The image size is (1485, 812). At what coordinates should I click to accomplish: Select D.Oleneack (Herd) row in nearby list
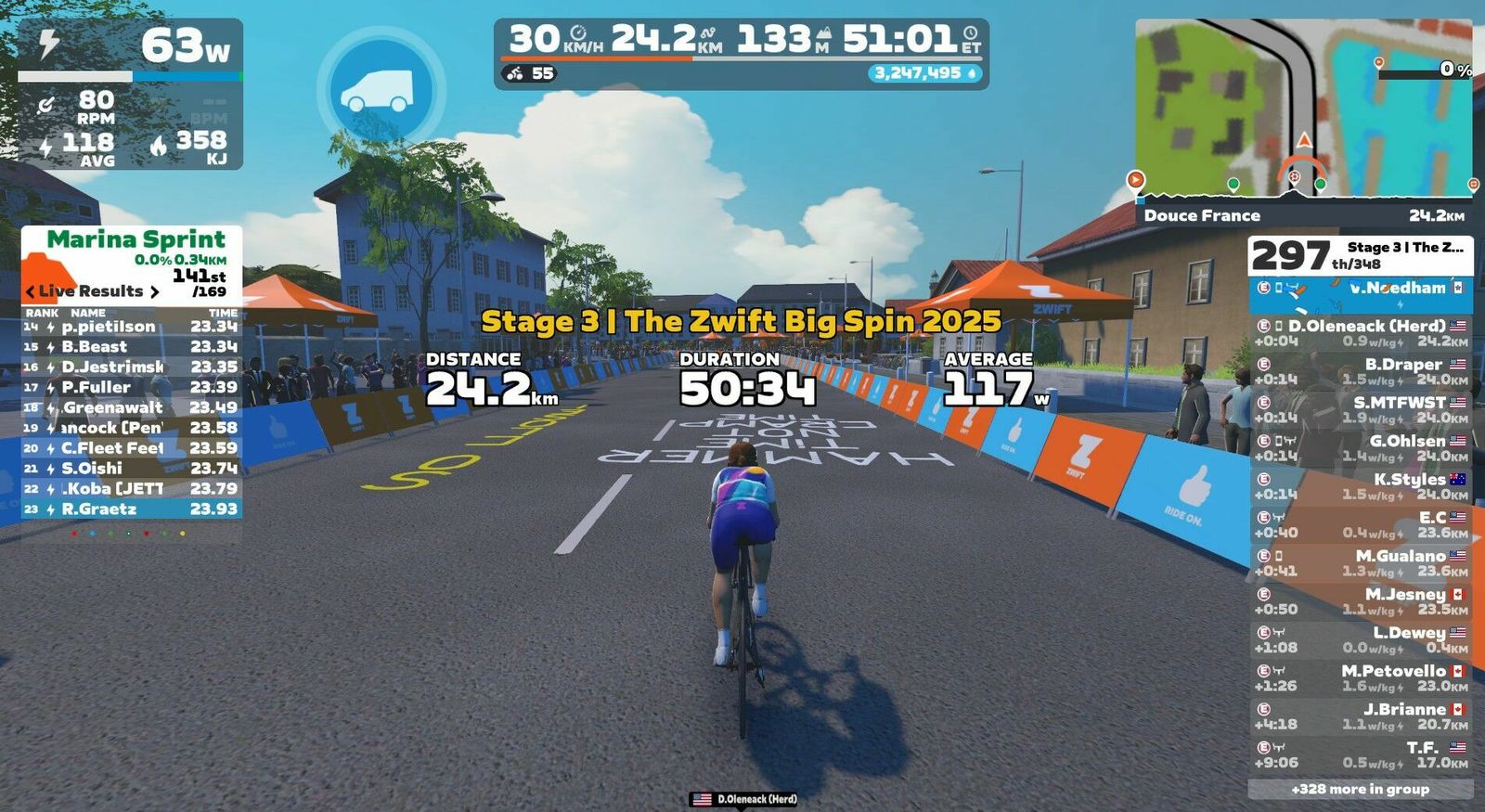tap(1360, 333)
